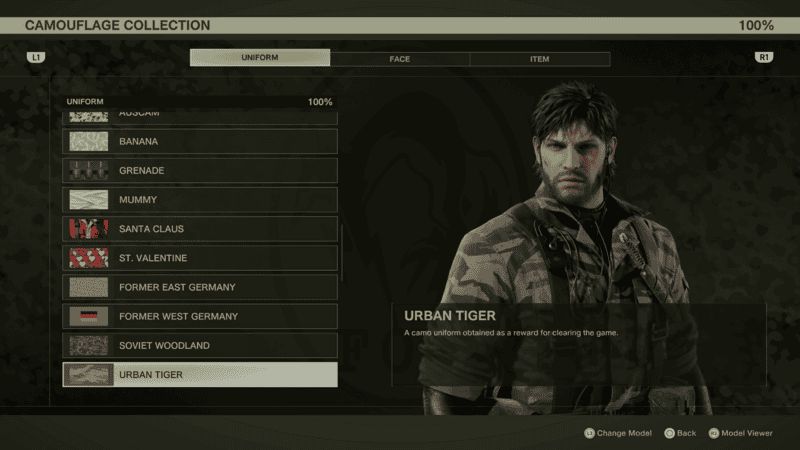Choose the Grenade uniform entry
This screenshot has width=800, height=450.
pyautogui.click(x=200, y=171)
